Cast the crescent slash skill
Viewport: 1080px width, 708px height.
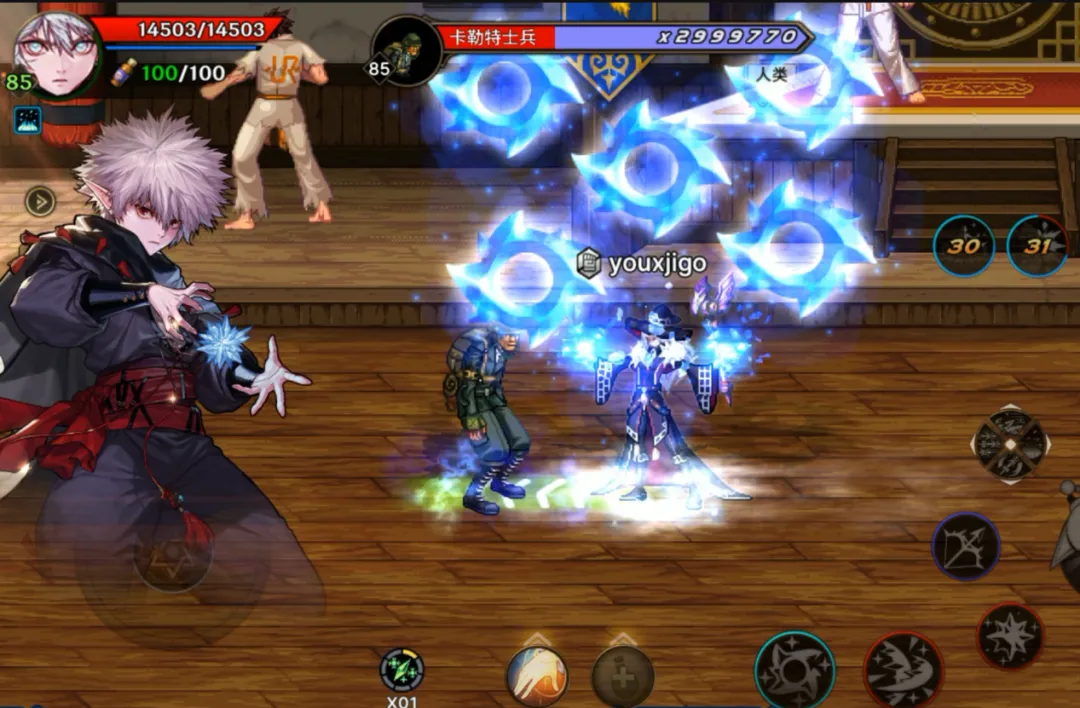click(x=902, y=670)
